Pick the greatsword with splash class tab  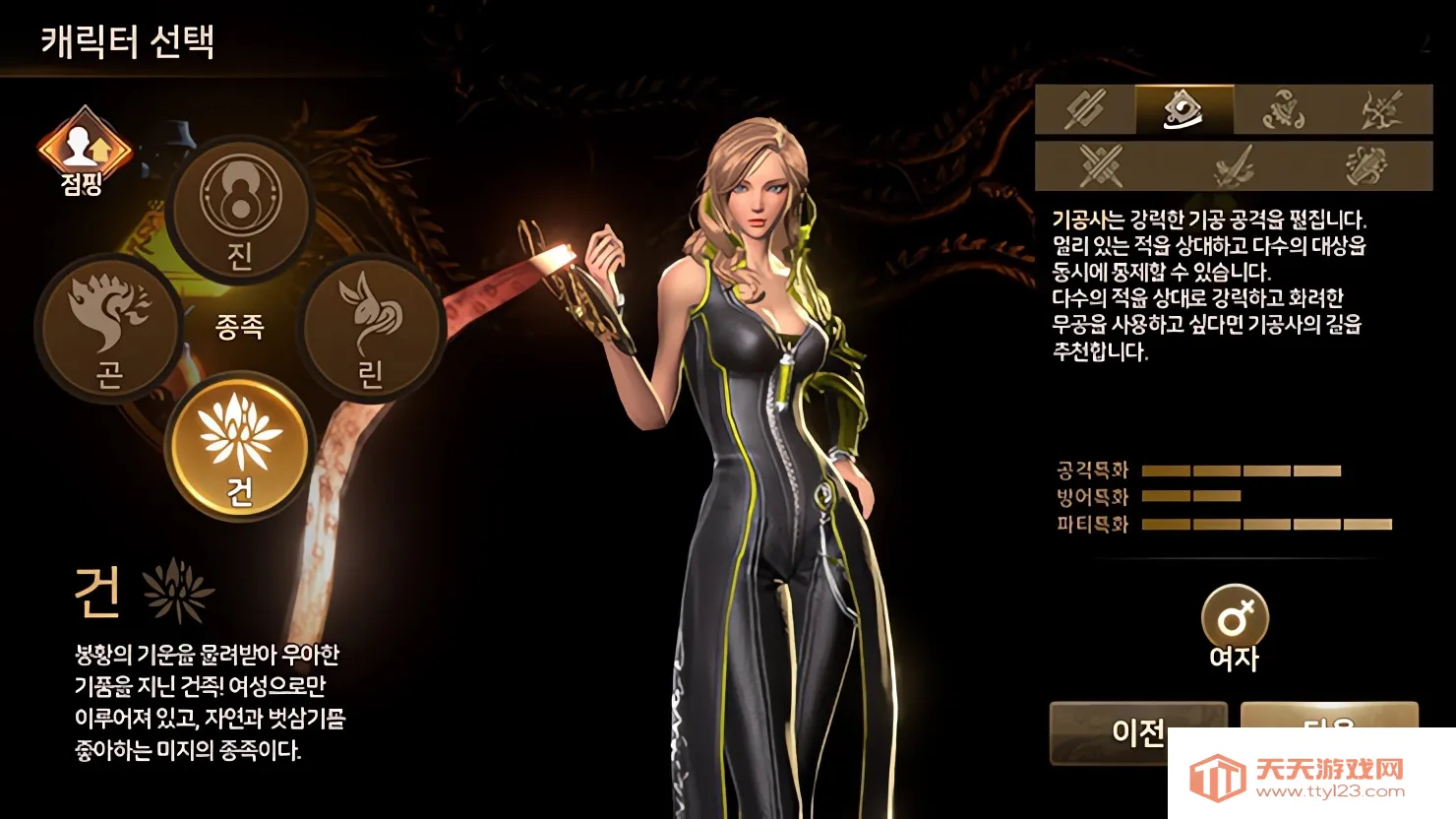click(1233, 164)
